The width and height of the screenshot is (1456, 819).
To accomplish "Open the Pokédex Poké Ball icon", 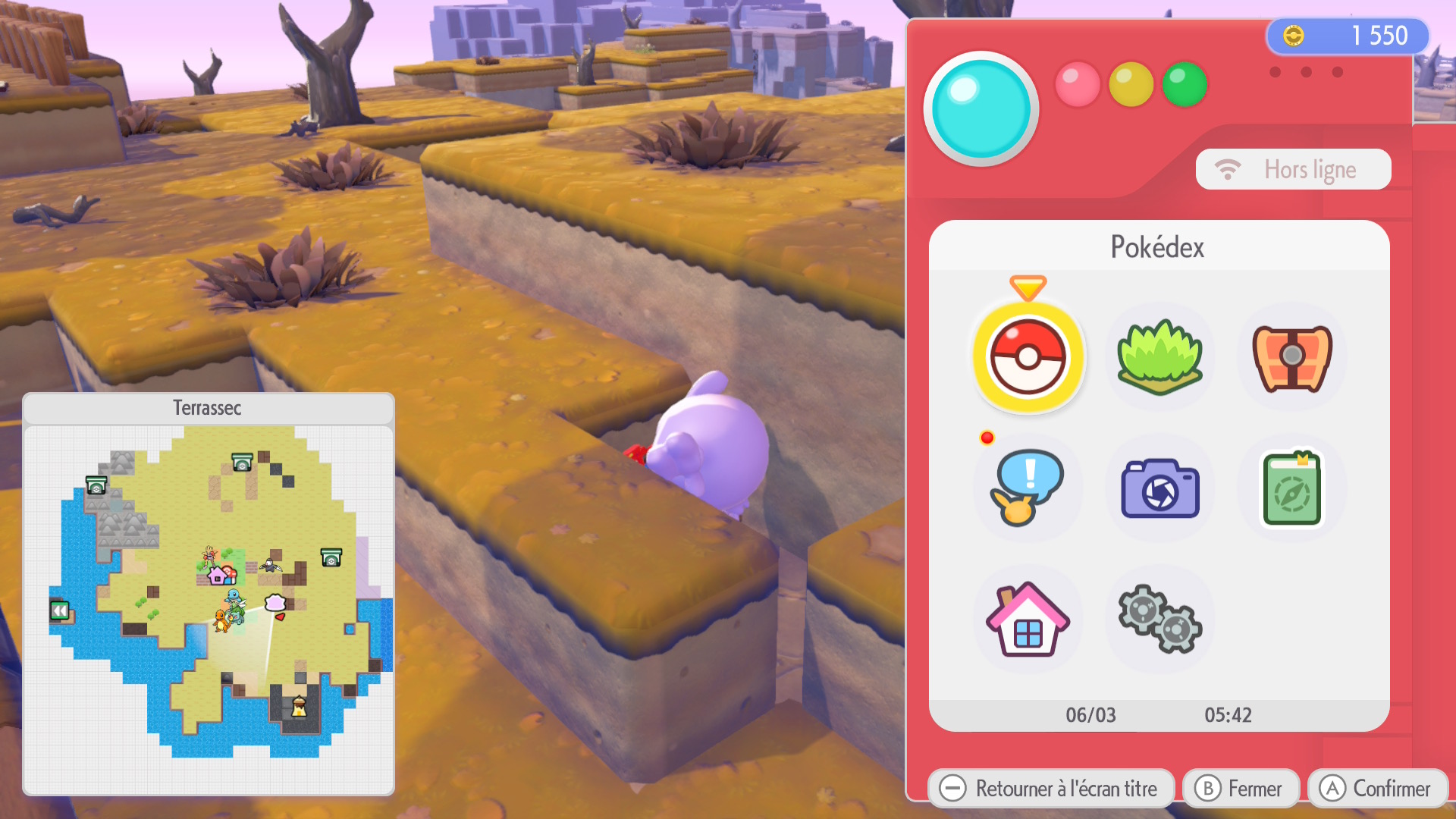I will pos(1028,357).
